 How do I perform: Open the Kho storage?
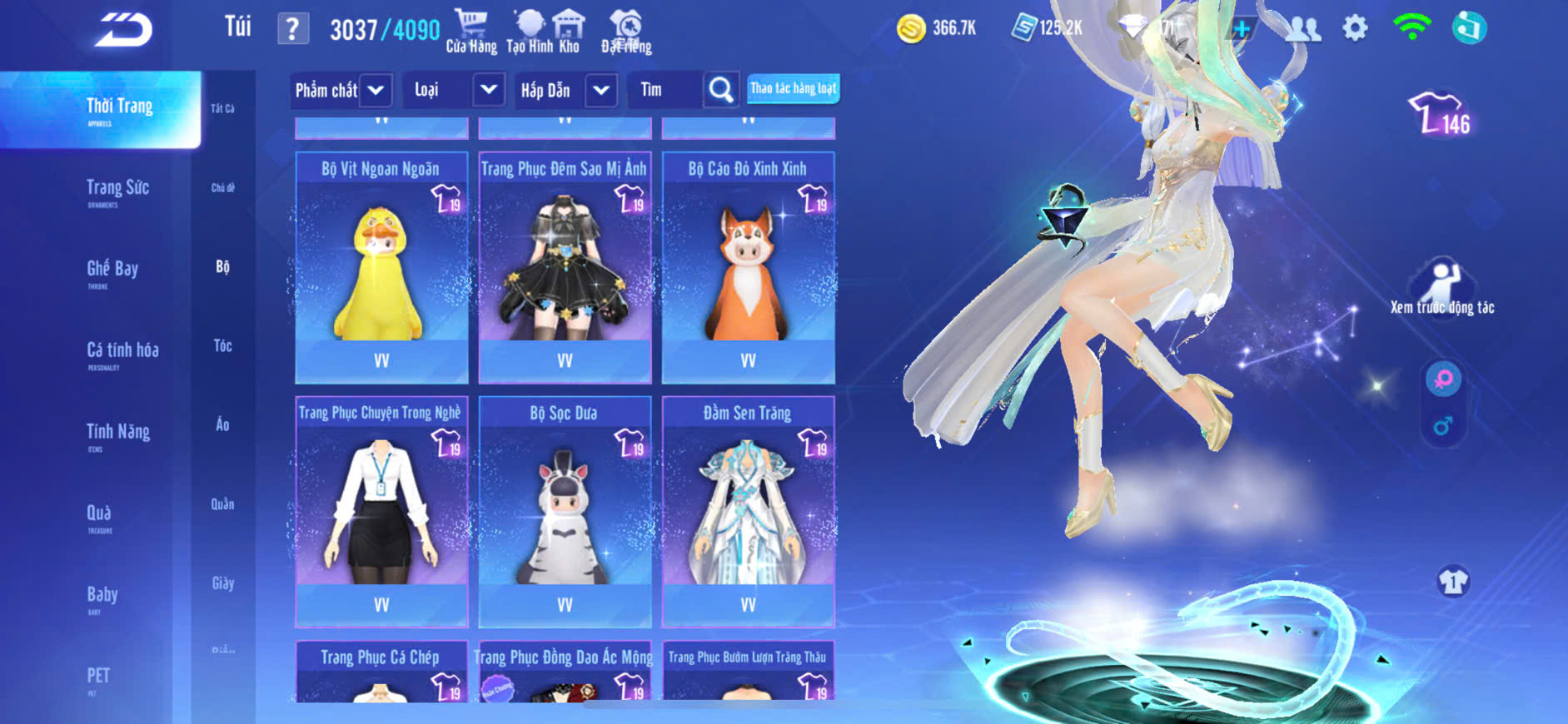point(569,32)
